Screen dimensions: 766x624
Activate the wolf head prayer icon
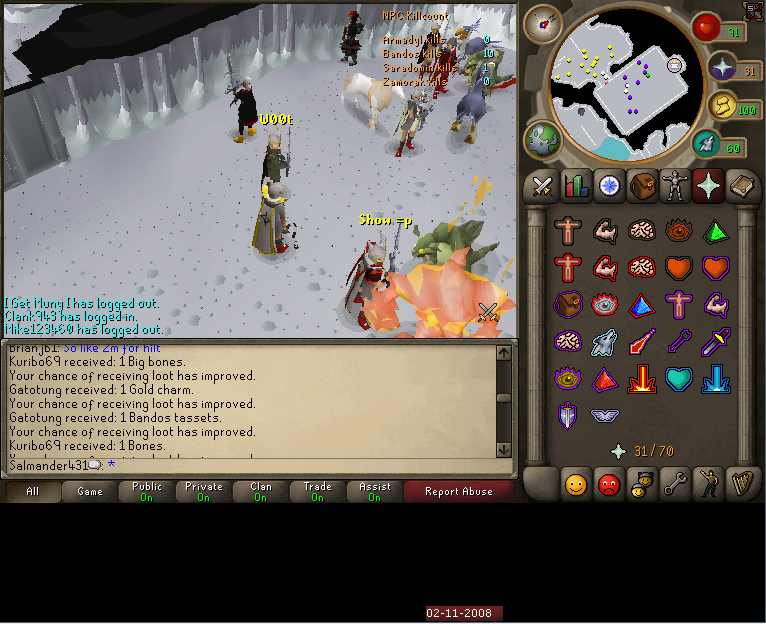point(604,343)
